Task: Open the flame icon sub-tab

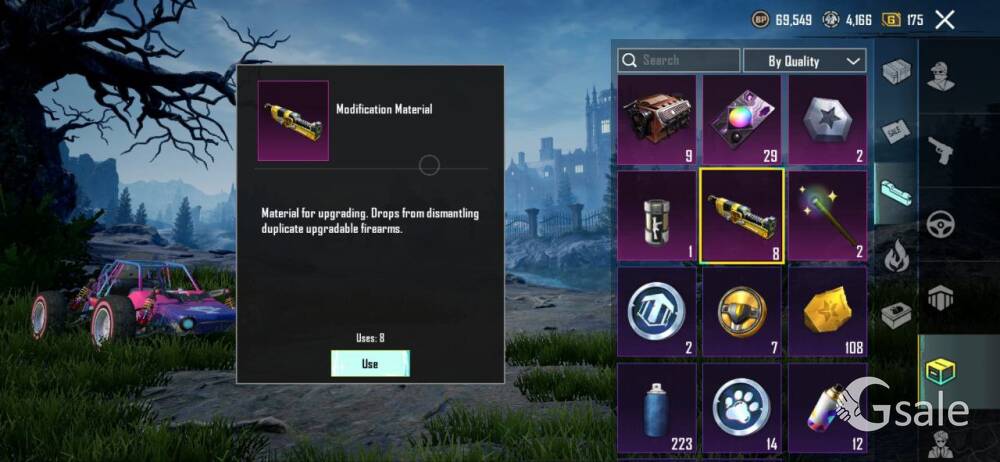Action: (896, 256)
